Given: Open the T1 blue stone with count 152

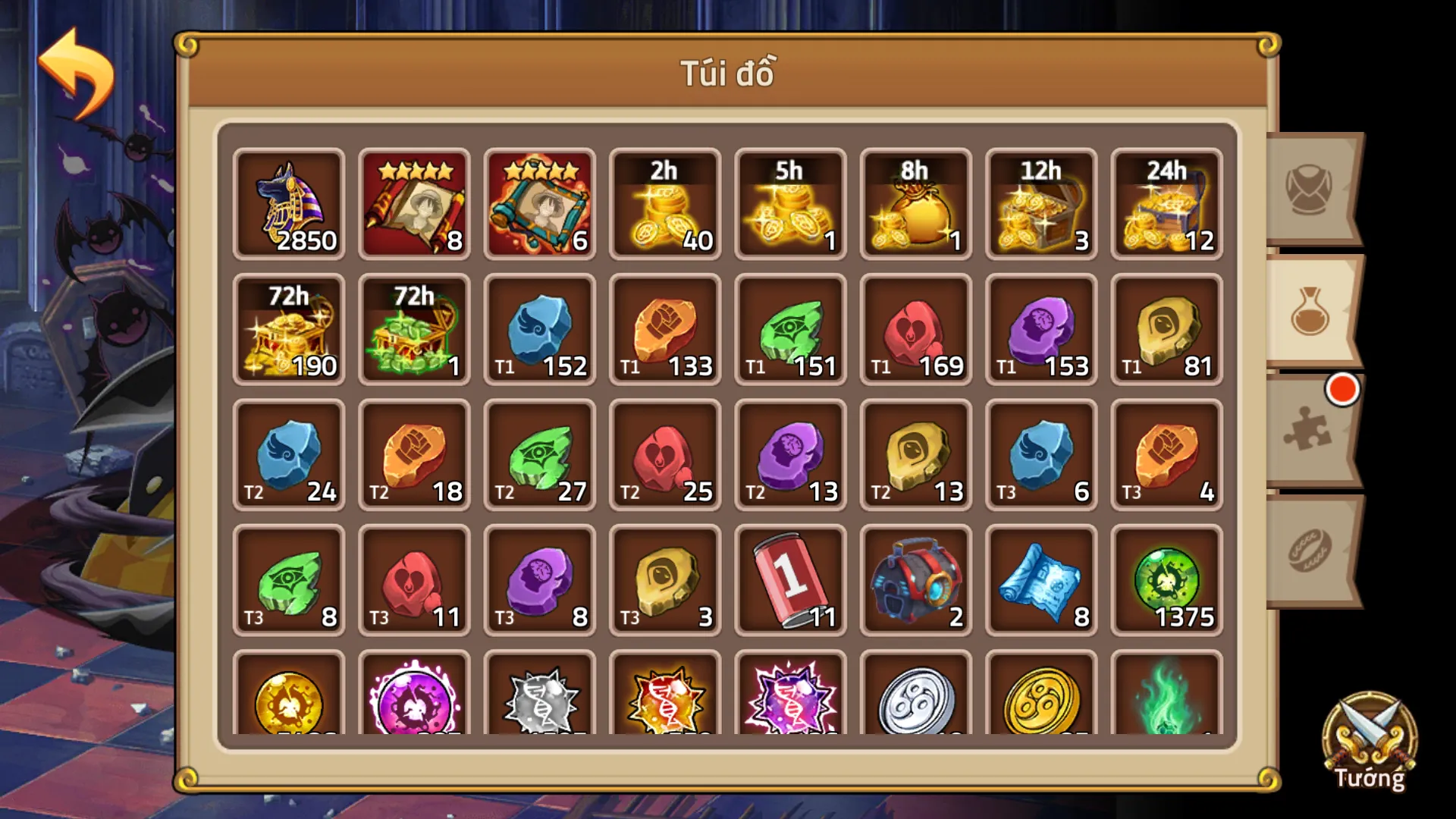Looking at the screenshot, I should [539, 329].
